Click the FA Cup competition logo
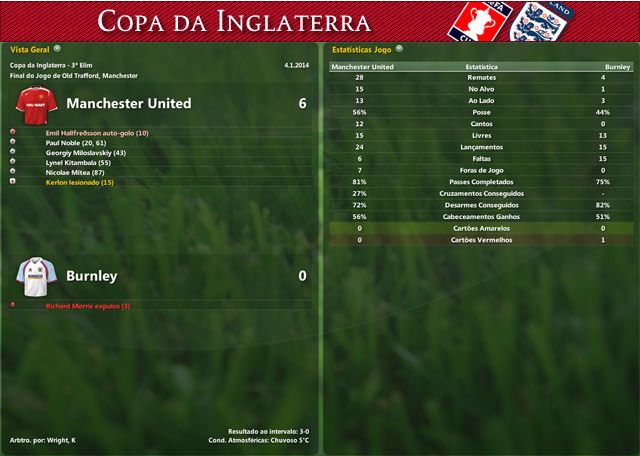This screenshot has width=640, height=456. click(x=477, y=22)
